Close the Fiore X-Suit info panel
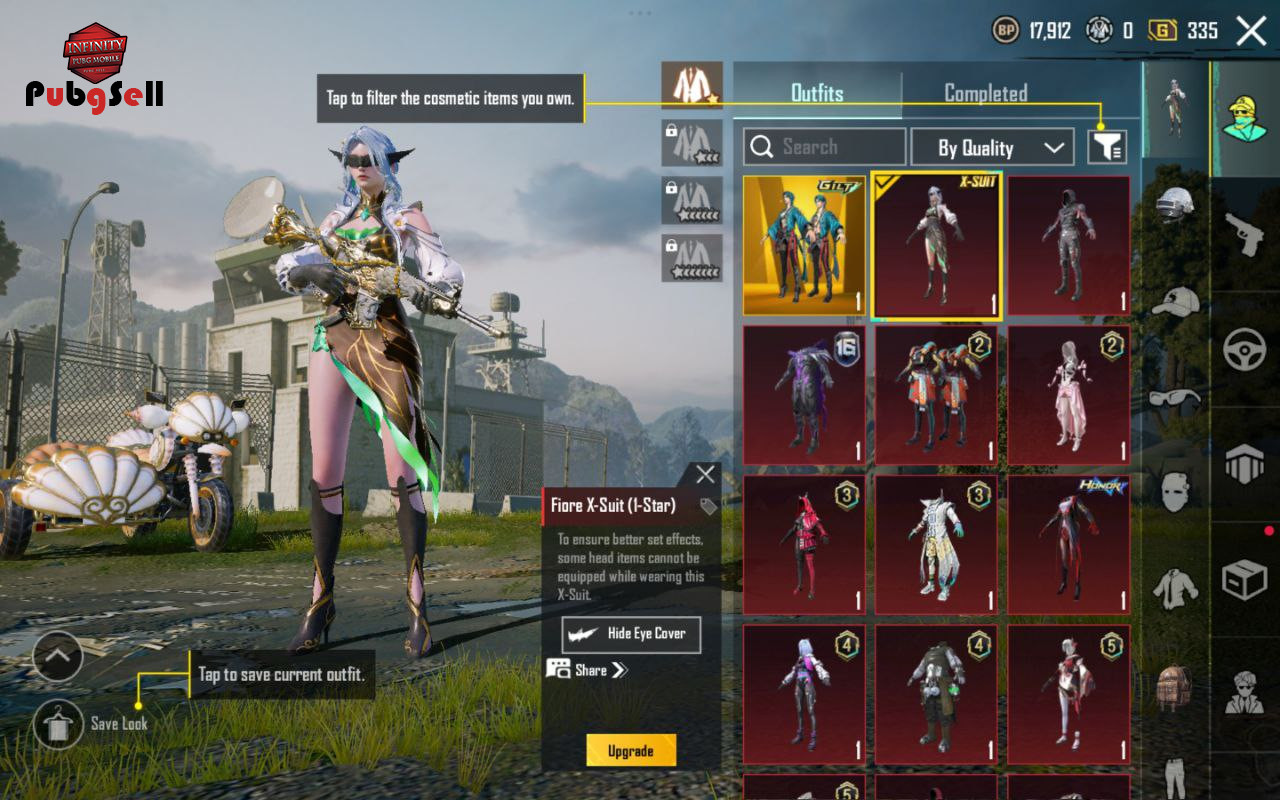This screenshot has height=800, width=1280. pyautogui.click(x=705, y=475)
